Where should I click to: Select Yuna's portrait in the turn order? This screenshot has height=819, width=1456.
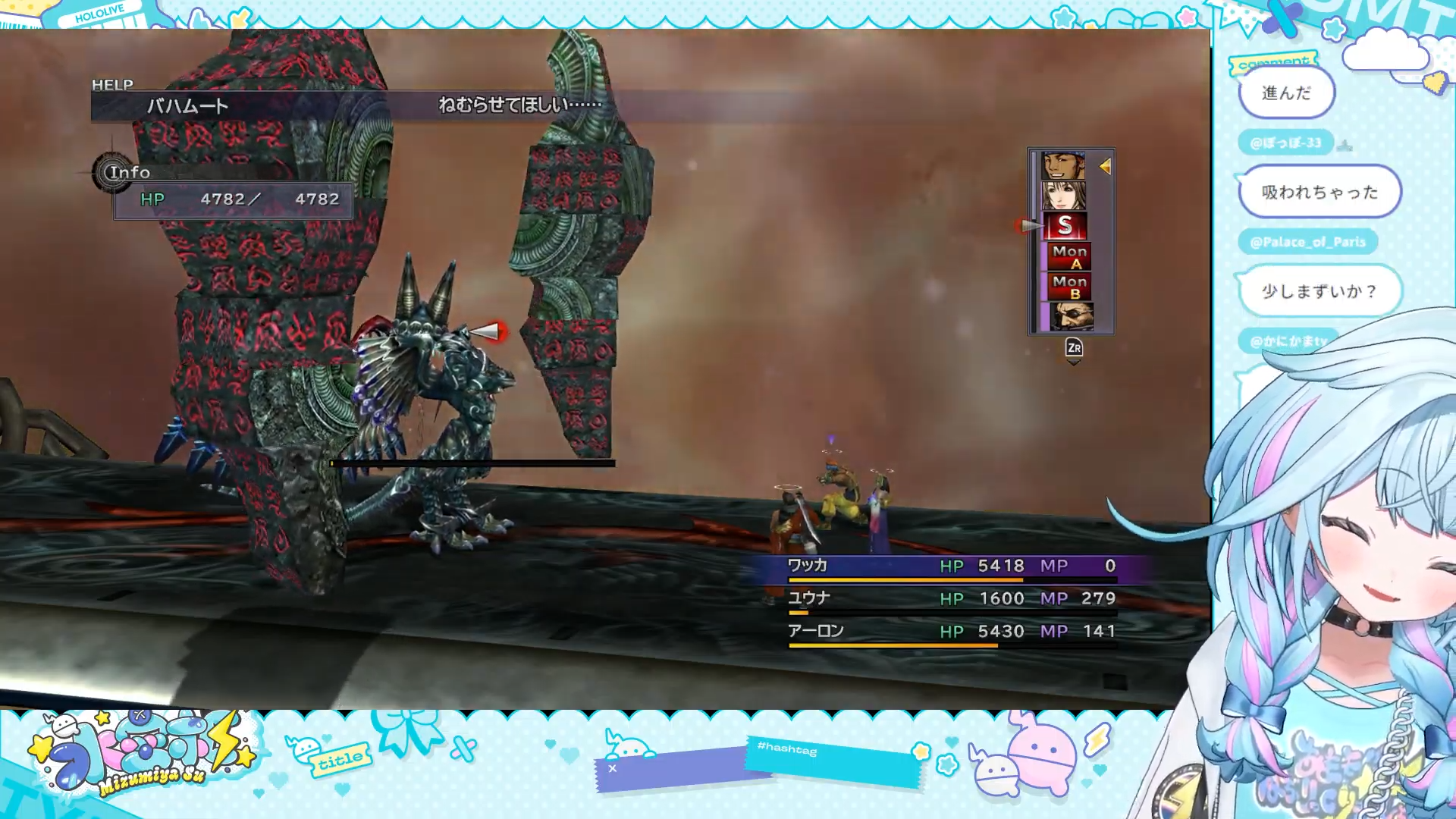1063,196
